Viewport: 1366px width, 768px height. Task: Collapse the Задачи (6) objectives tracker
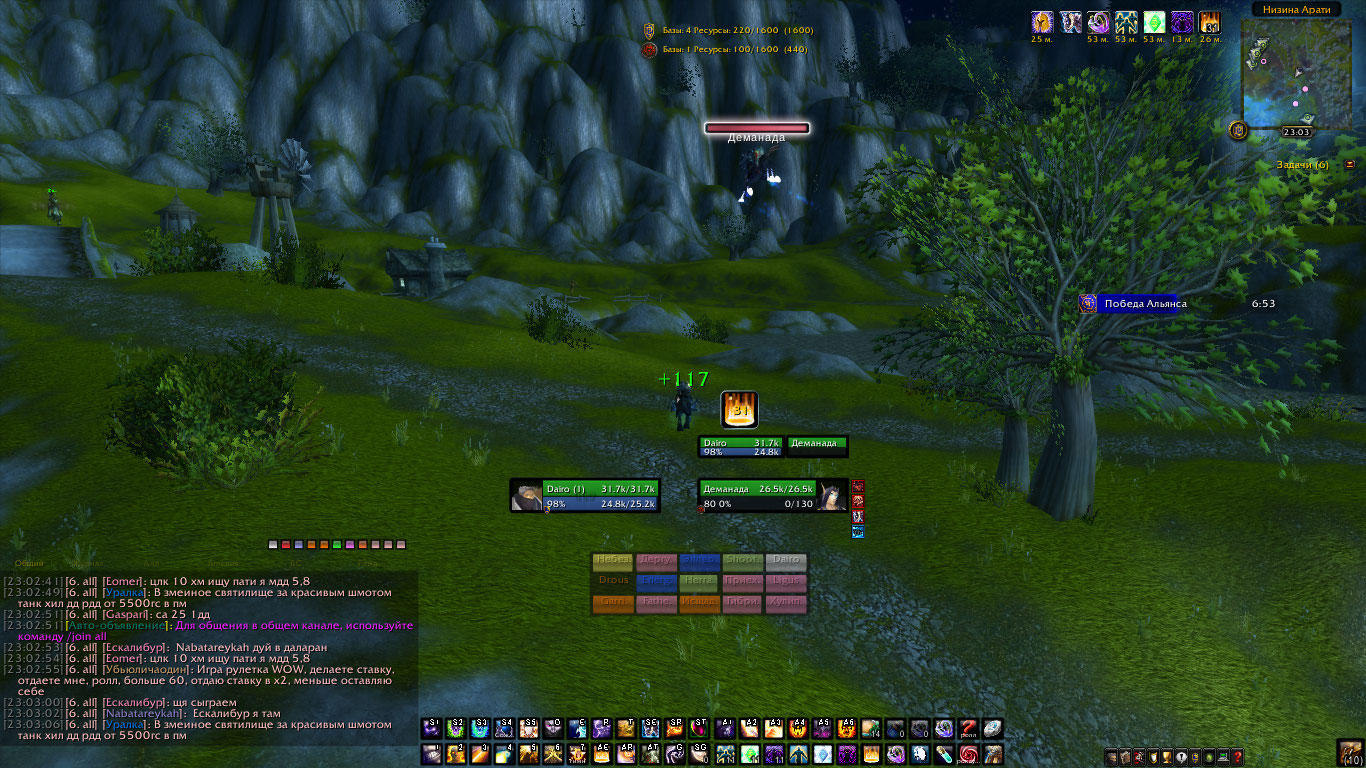point(1350,164)
